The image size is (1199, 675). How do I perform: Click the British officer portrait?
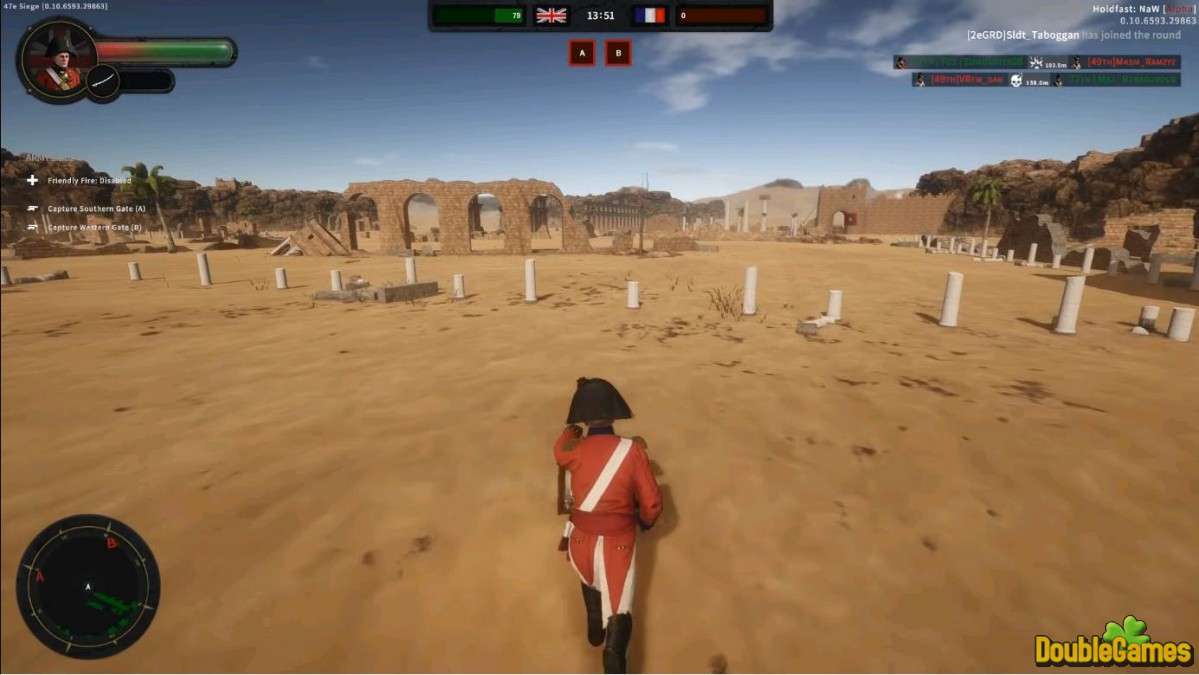(x=57, y=60)
